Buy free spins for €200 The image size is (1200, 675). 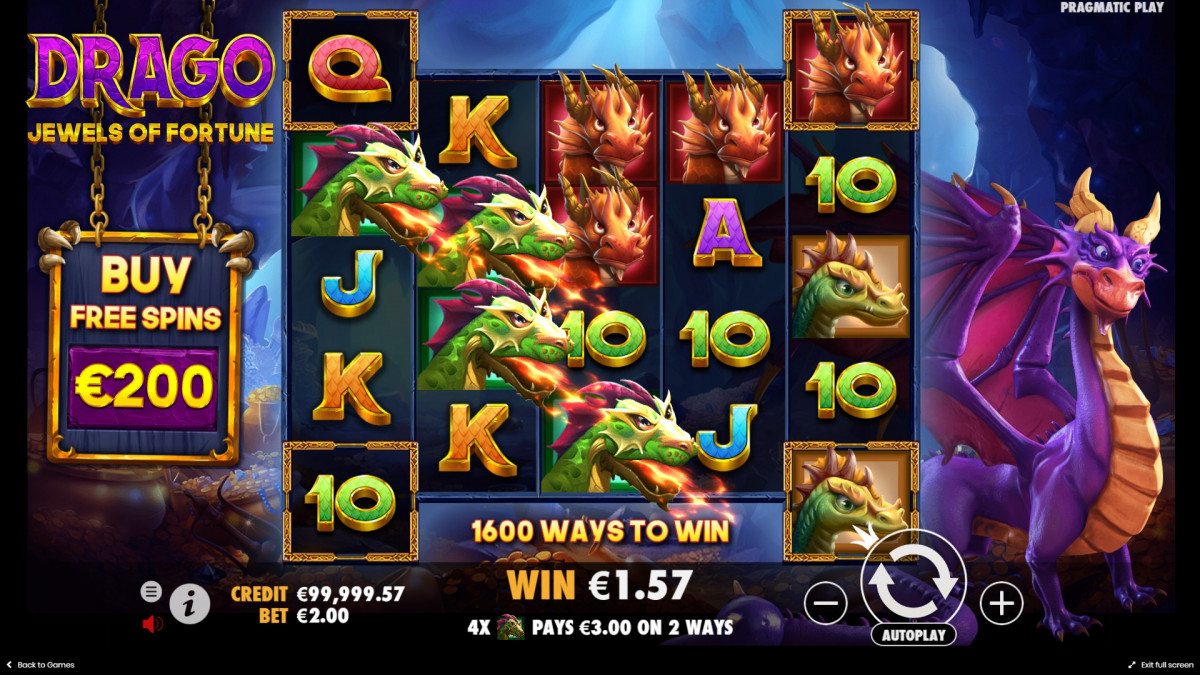(x=143, y=387)
